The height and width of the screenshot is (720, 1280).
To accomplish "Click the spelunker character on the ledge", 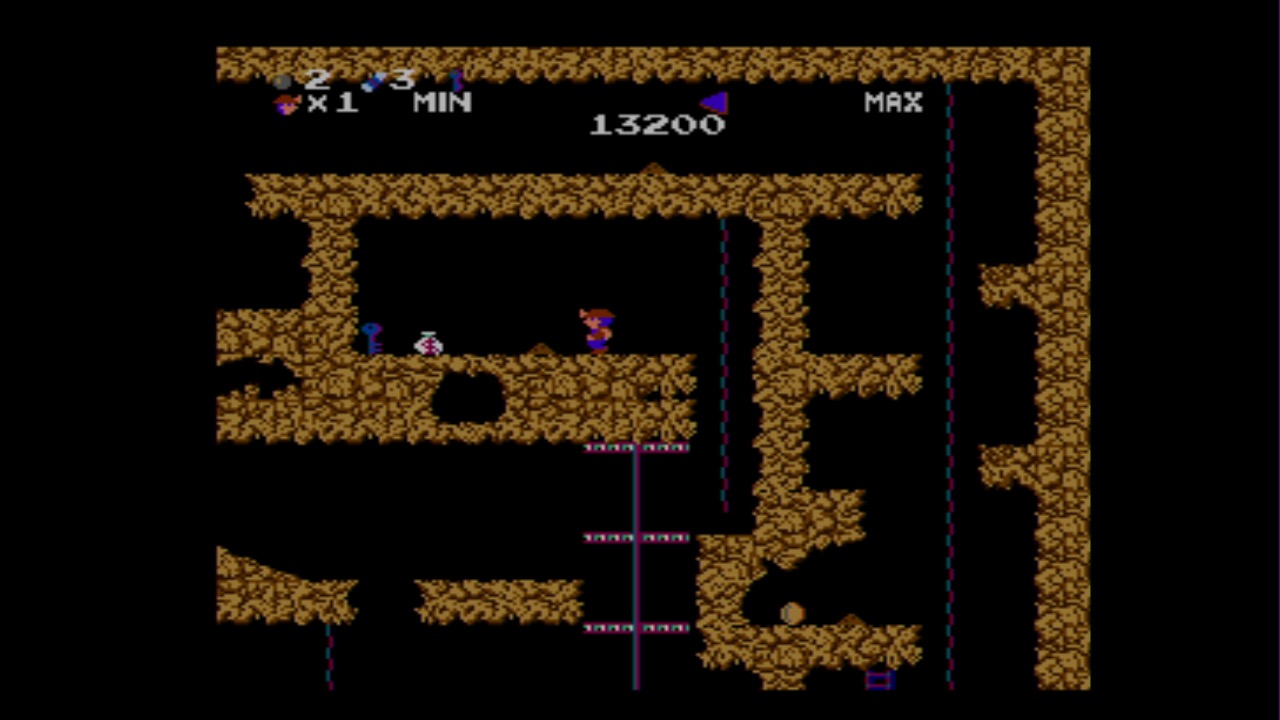I will (x=595, y=325).
